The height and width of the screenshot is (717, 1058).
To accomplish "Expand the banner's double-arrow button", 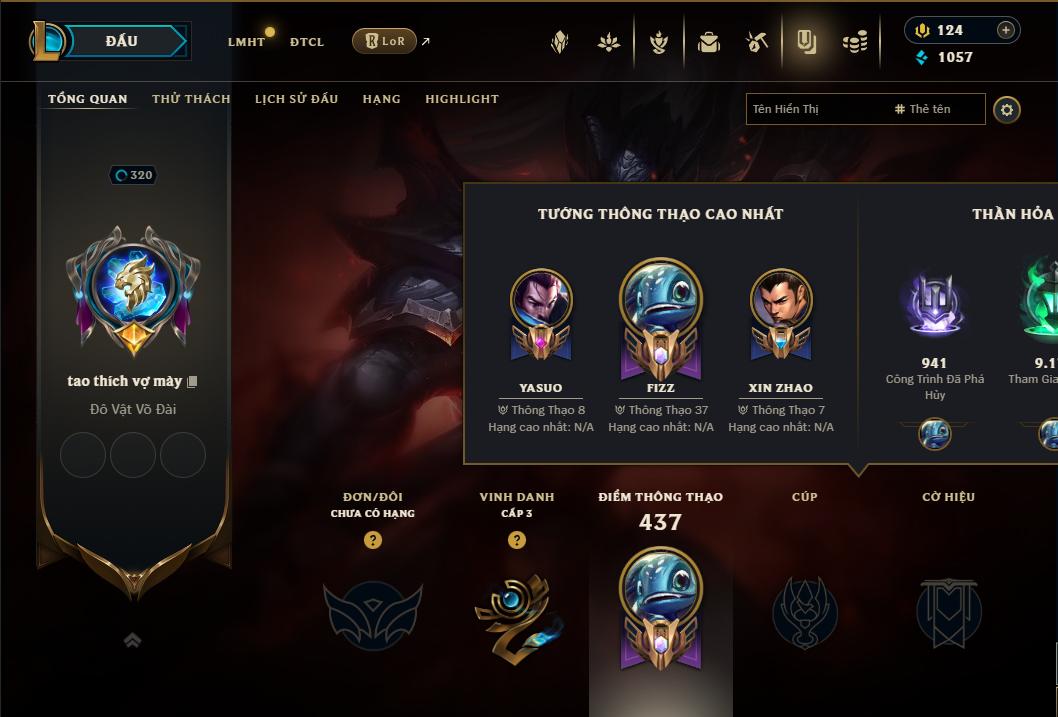I will [132, 640].
